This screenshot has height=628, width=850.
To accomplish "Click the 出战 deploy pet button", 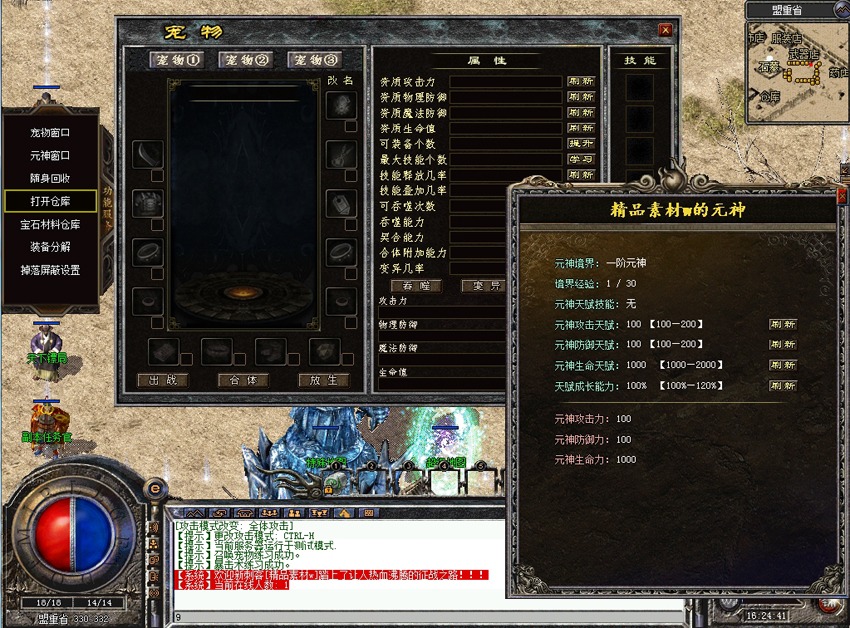I will [163, 380].
